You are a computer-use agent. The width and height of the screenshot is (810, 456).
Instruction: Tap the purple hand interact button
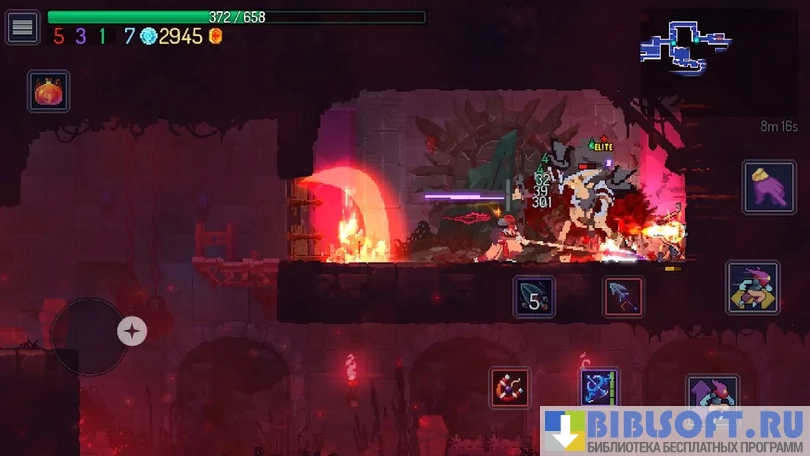768,187
